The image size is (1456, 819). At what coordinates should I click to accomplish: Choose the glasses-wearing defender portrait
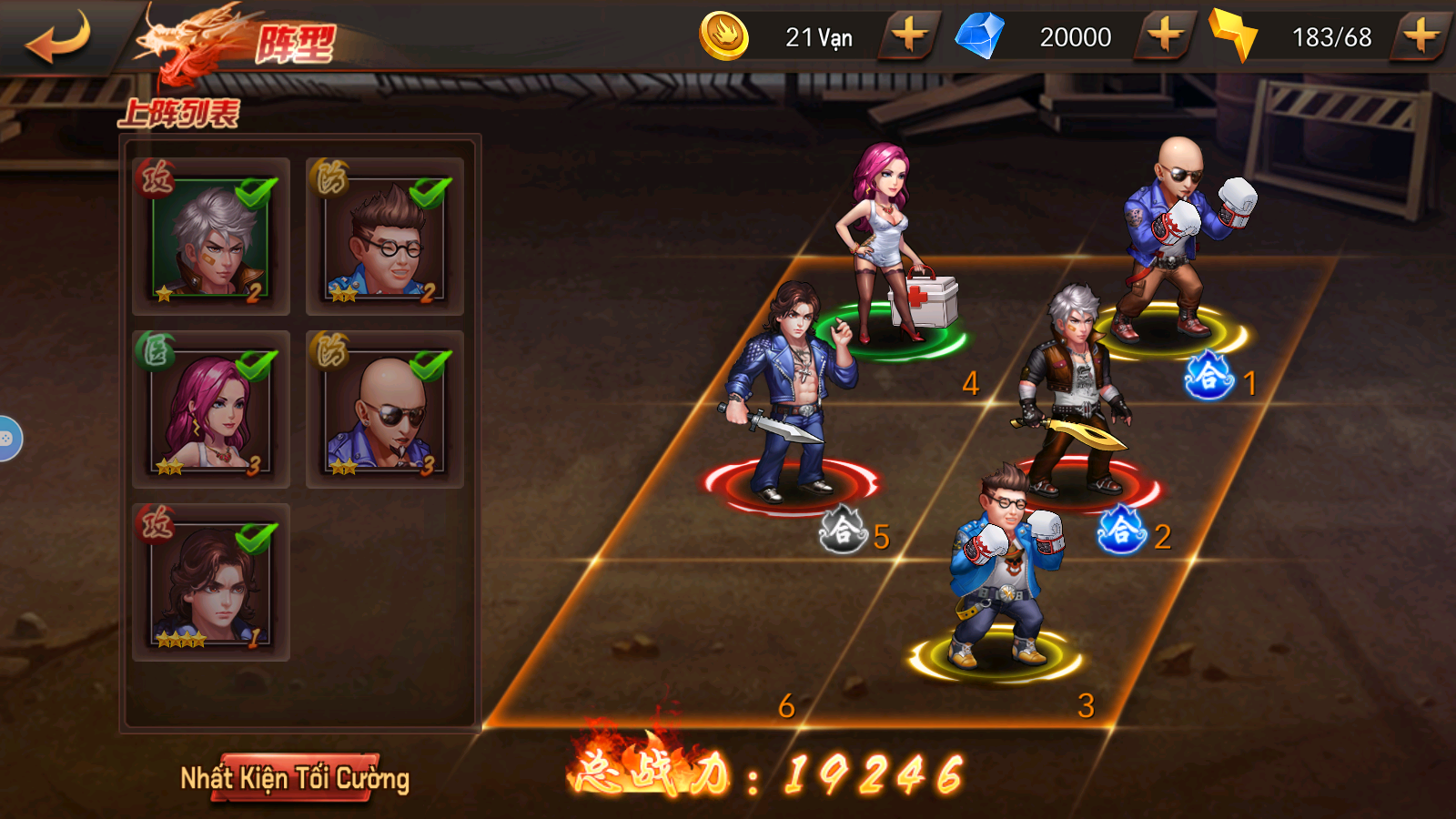tap(385, 237)
